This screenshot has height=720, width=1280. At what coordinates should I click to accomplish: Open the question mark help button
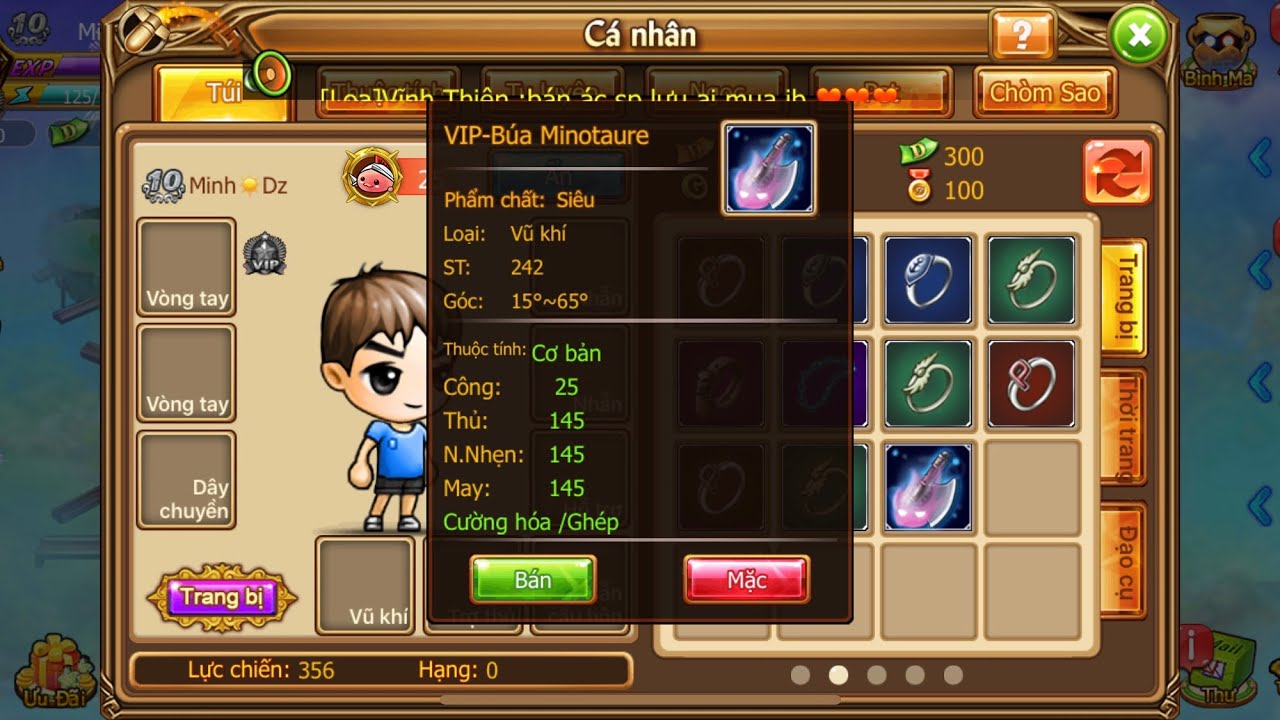[1021, 37]
